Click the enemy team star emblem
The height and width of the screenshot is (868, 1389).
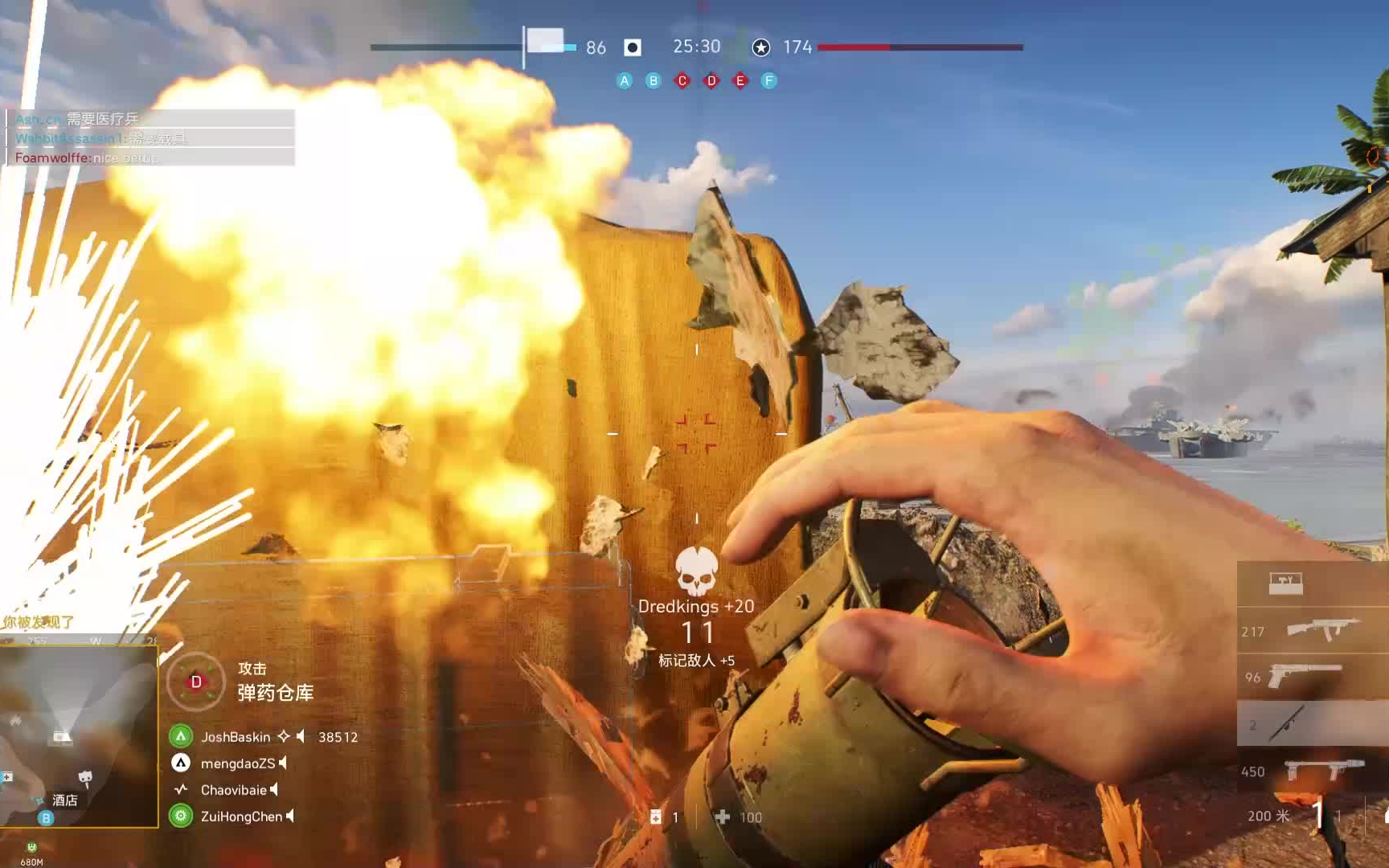click(760, 47)
